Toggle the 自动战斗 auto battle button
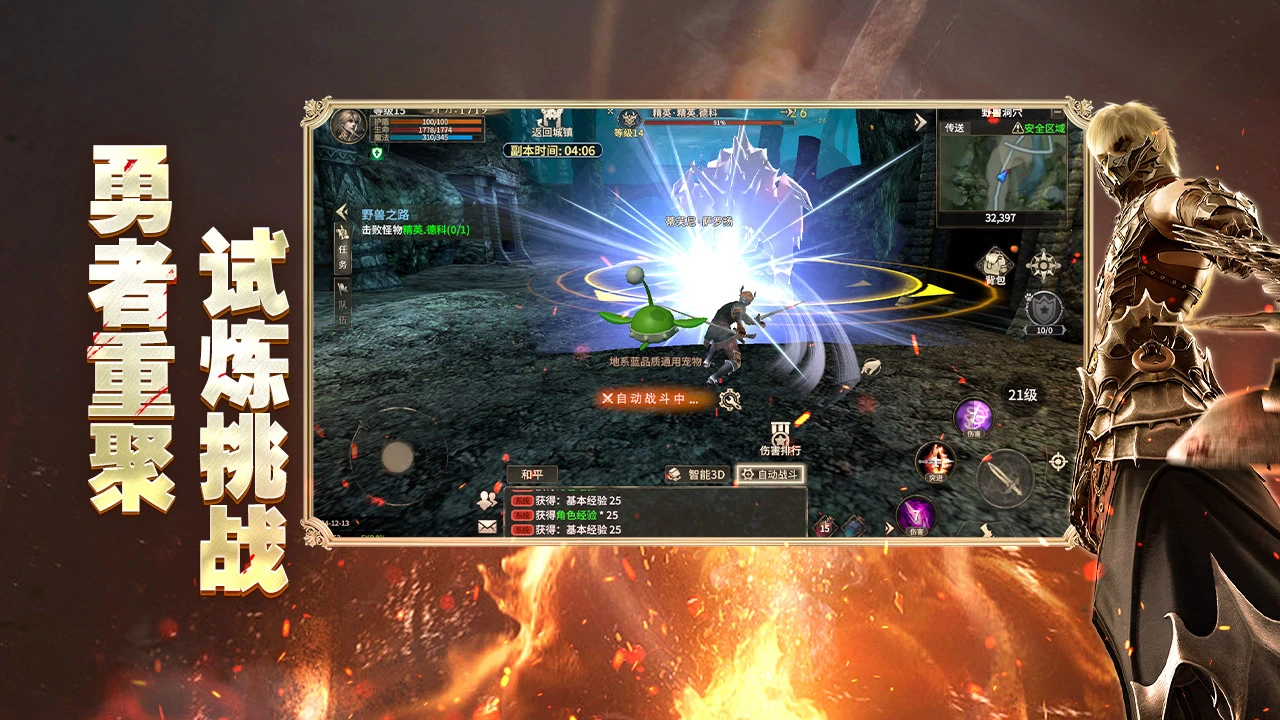 [x=770, y=475]
